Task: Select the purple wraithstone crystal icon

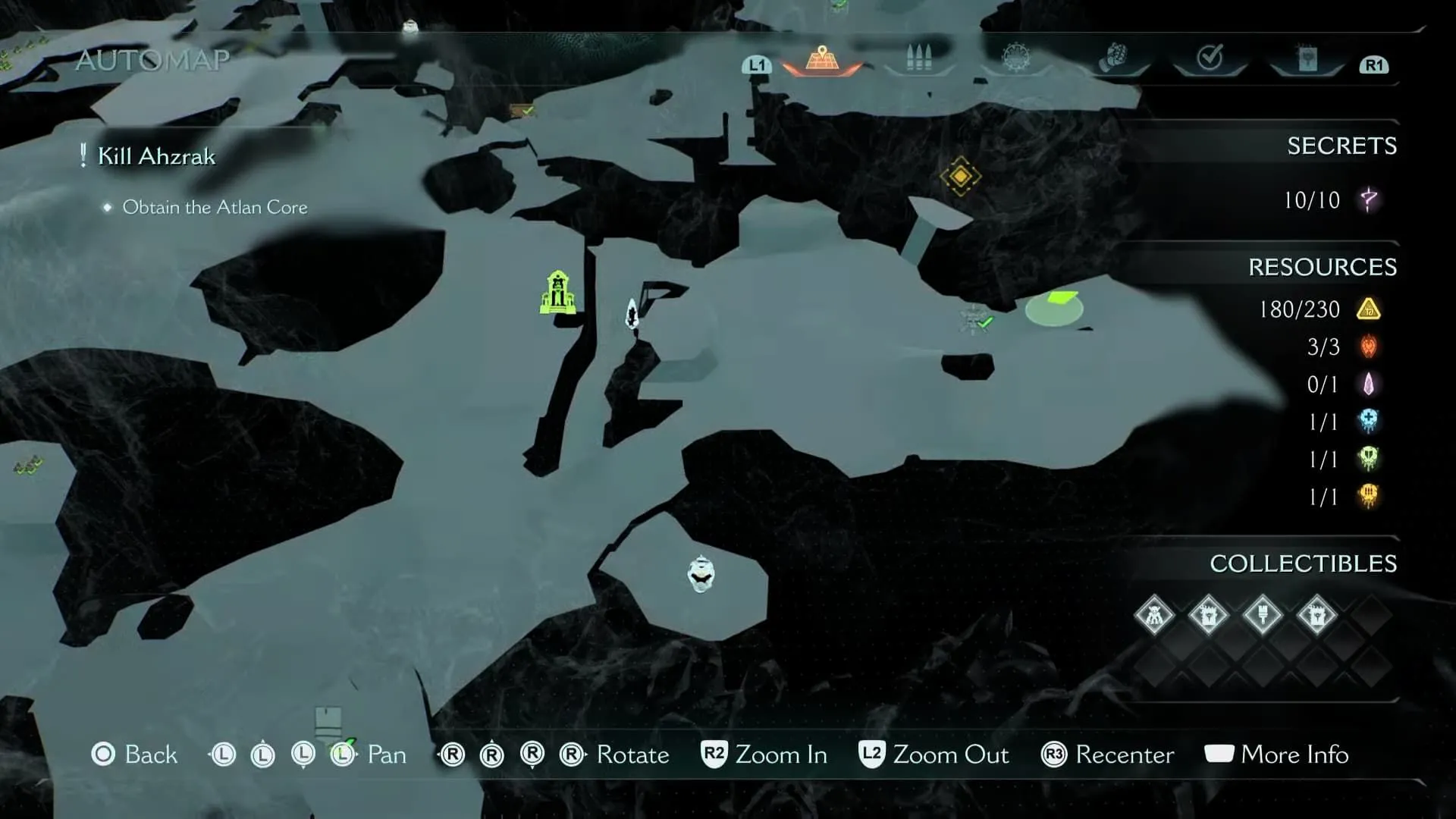Action: pos(1369,384)
